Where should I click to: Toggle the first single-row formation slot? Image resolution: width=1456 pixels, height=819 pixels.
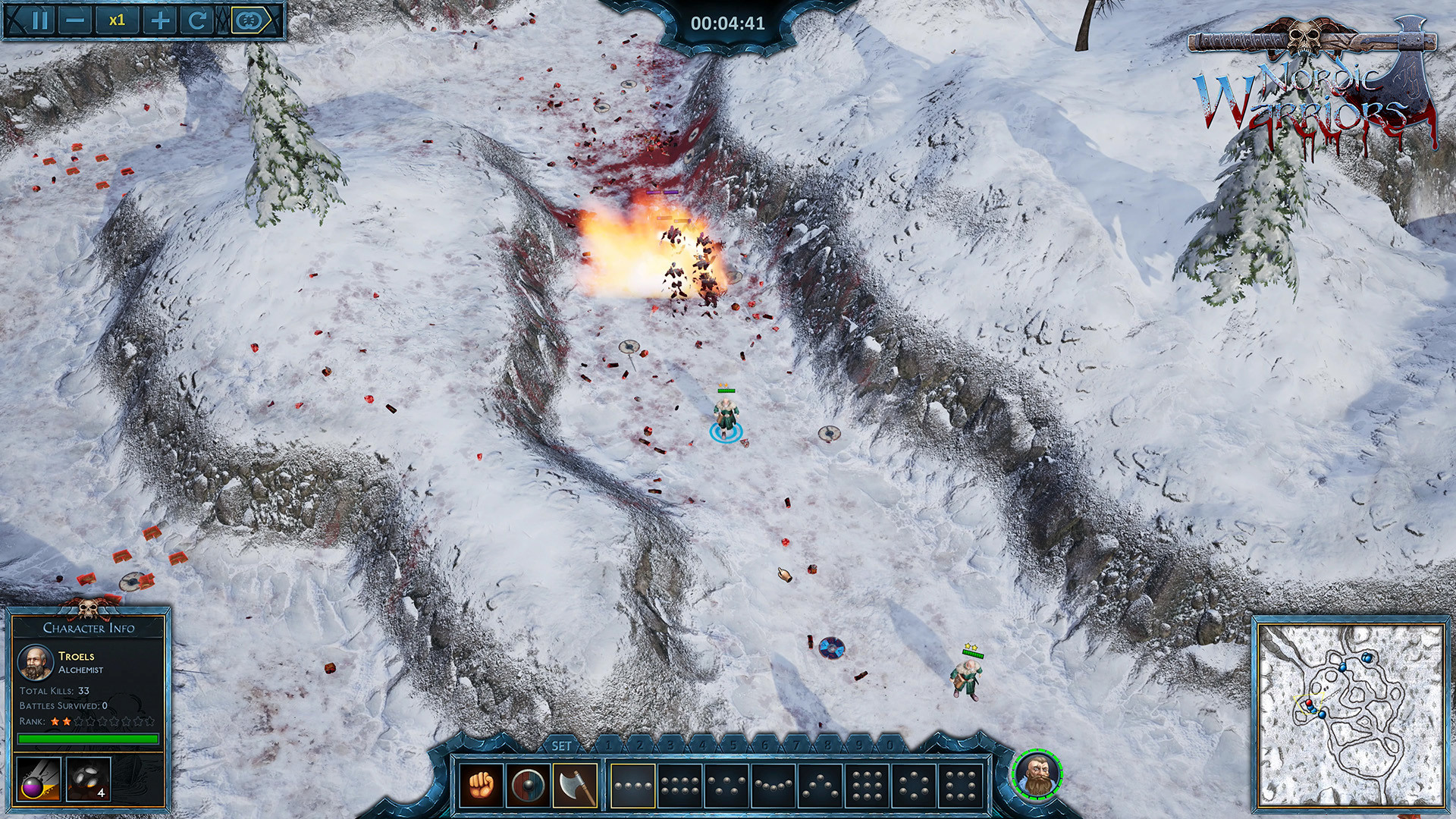(x=633, y=785)
